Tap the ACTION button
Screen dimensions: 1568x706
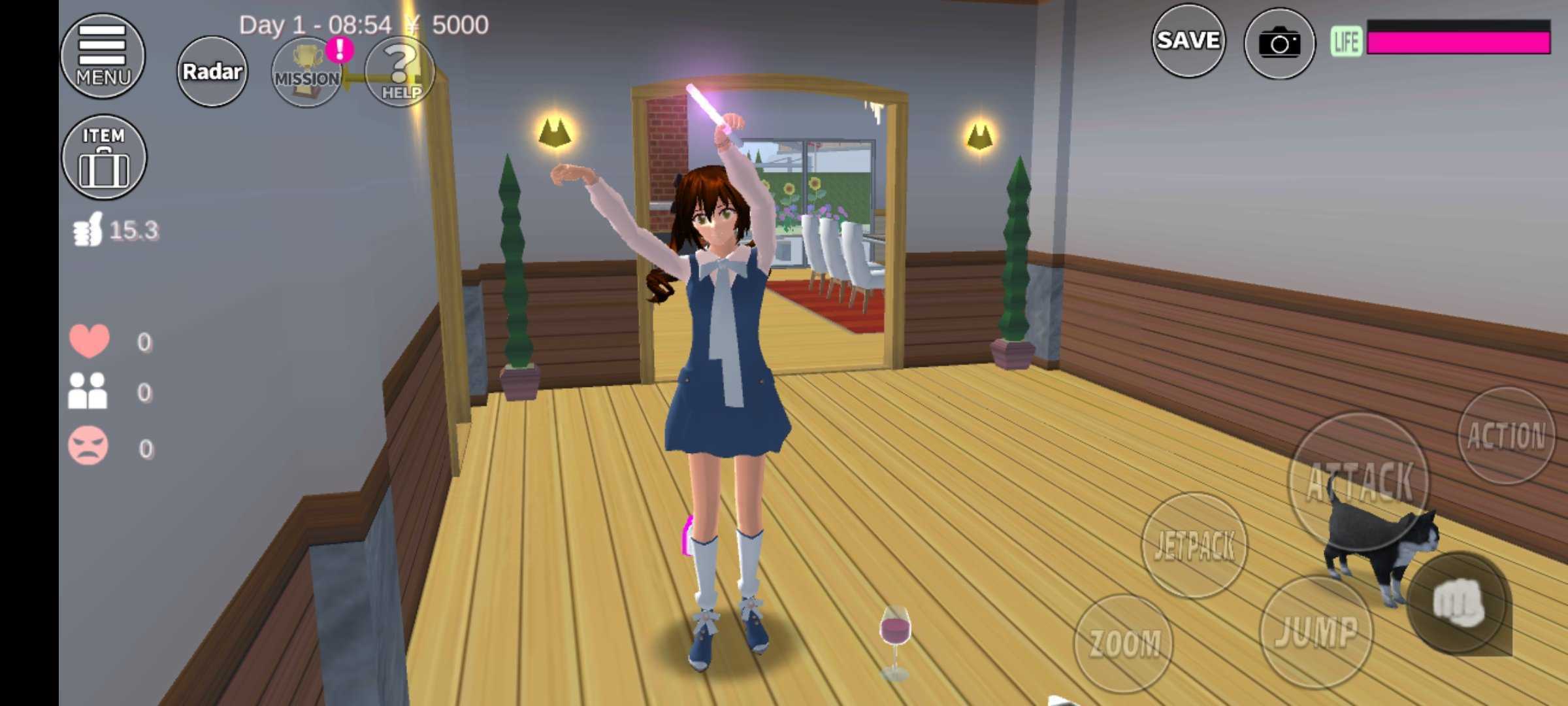tap(1506, 435)
